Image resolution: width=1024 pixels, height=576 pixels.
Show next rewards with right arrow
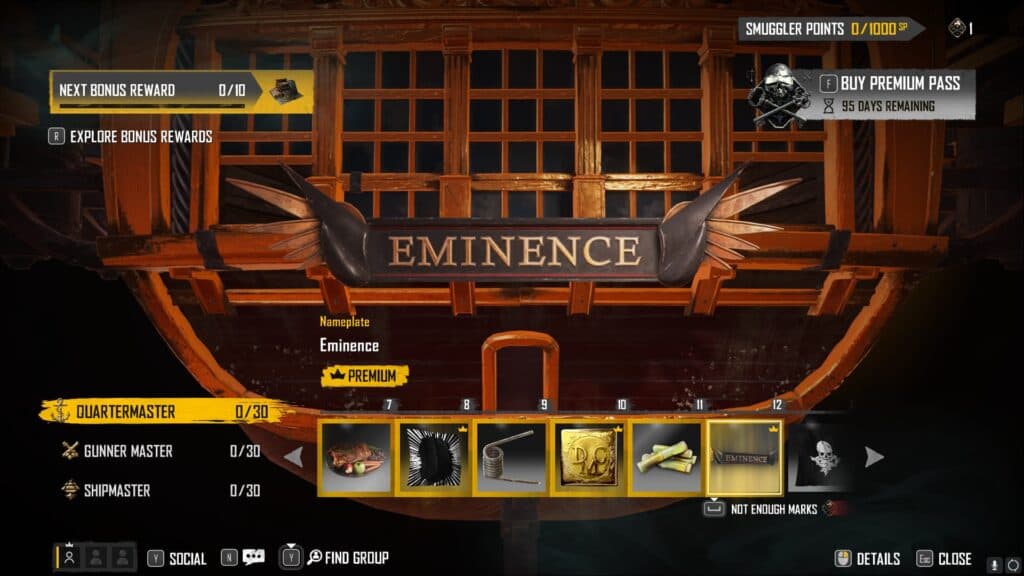(x=873, y=457)
